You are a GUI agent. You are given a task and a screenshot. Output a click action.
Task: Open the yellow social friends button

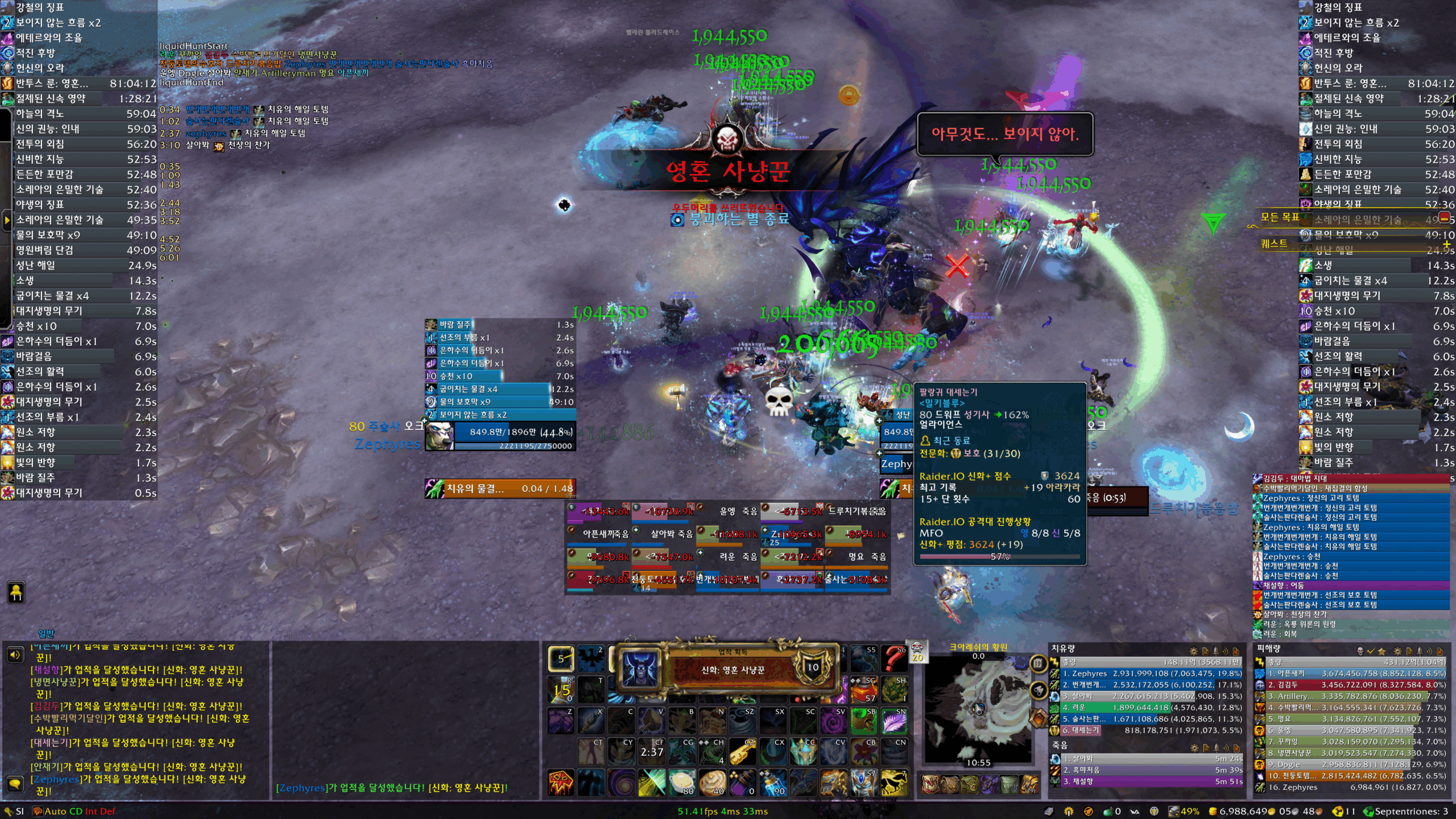(16, 593)
